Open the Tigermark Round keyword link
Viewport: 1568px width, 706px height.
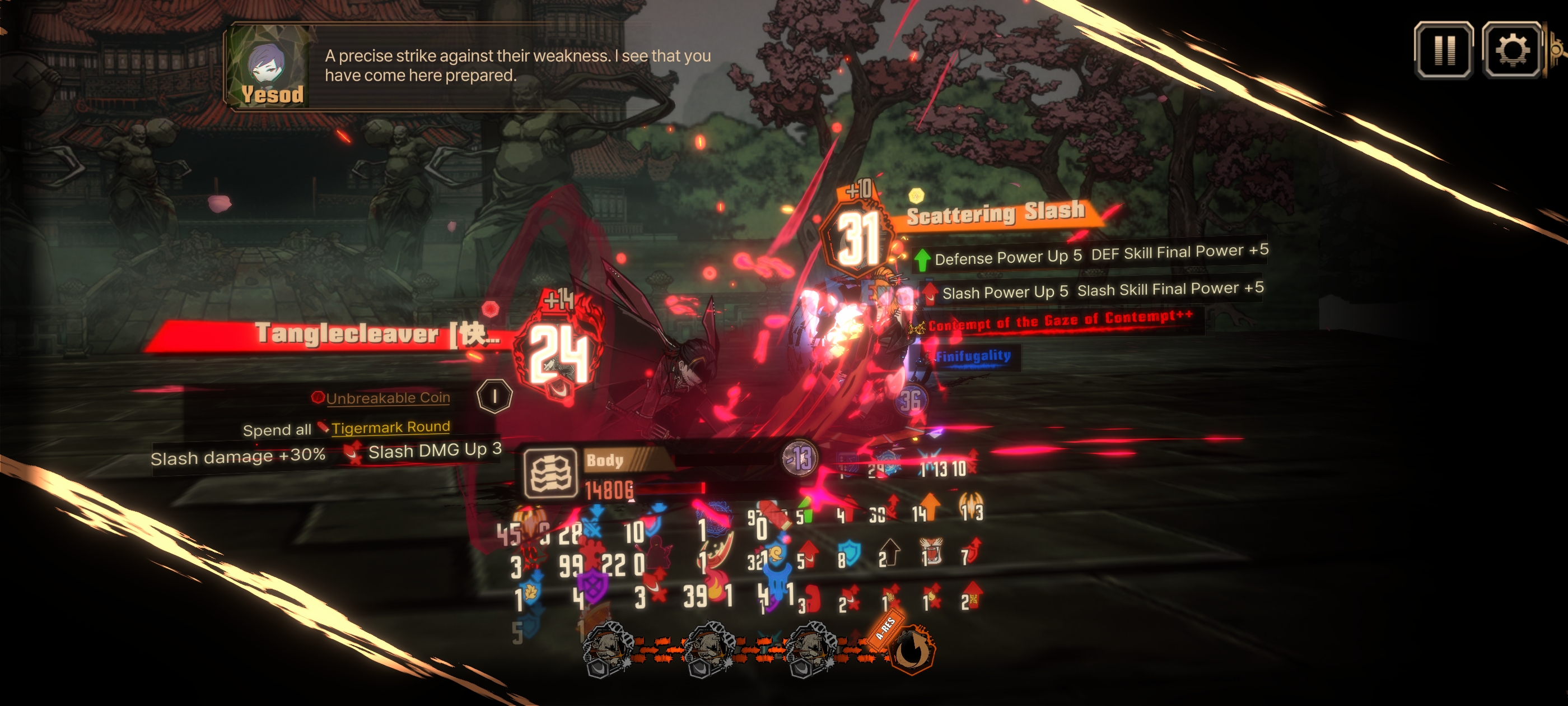click(x=390, y=427)
